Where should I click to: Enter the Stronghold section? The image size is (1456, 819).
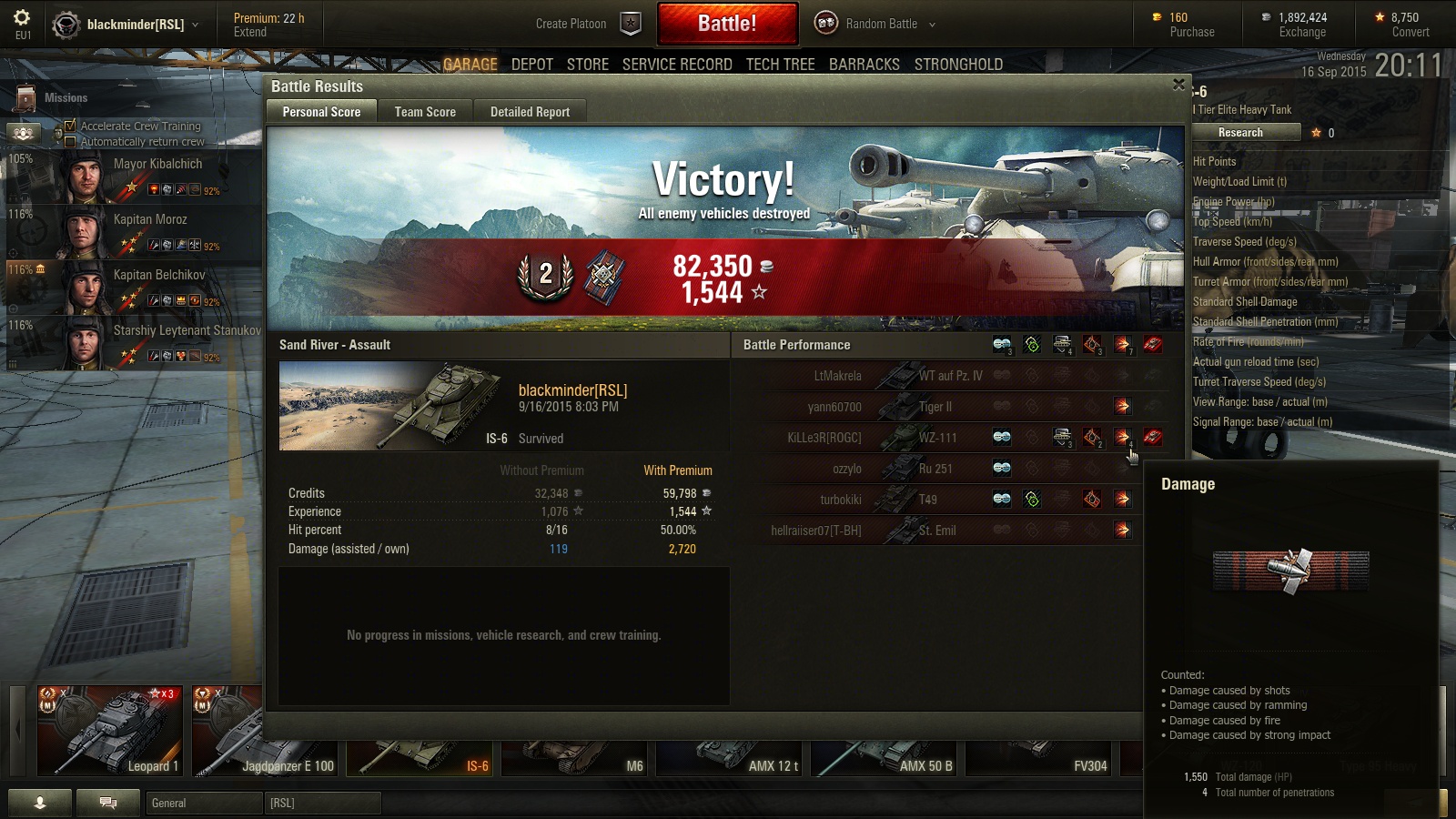(958, 65)
